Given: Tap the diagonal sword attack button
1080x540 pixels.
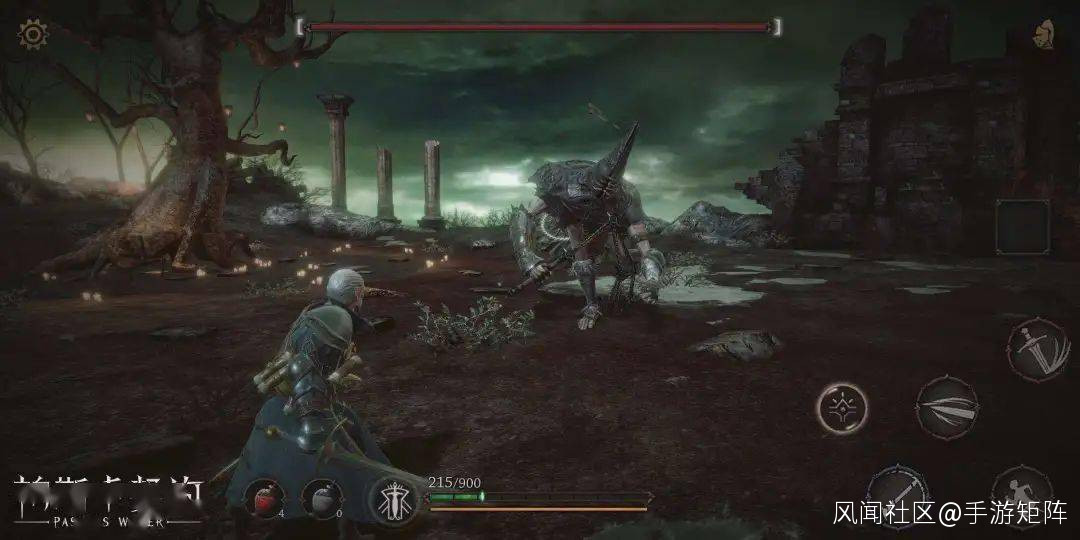Looking at the screenshot, I should [x=897, y=492].
